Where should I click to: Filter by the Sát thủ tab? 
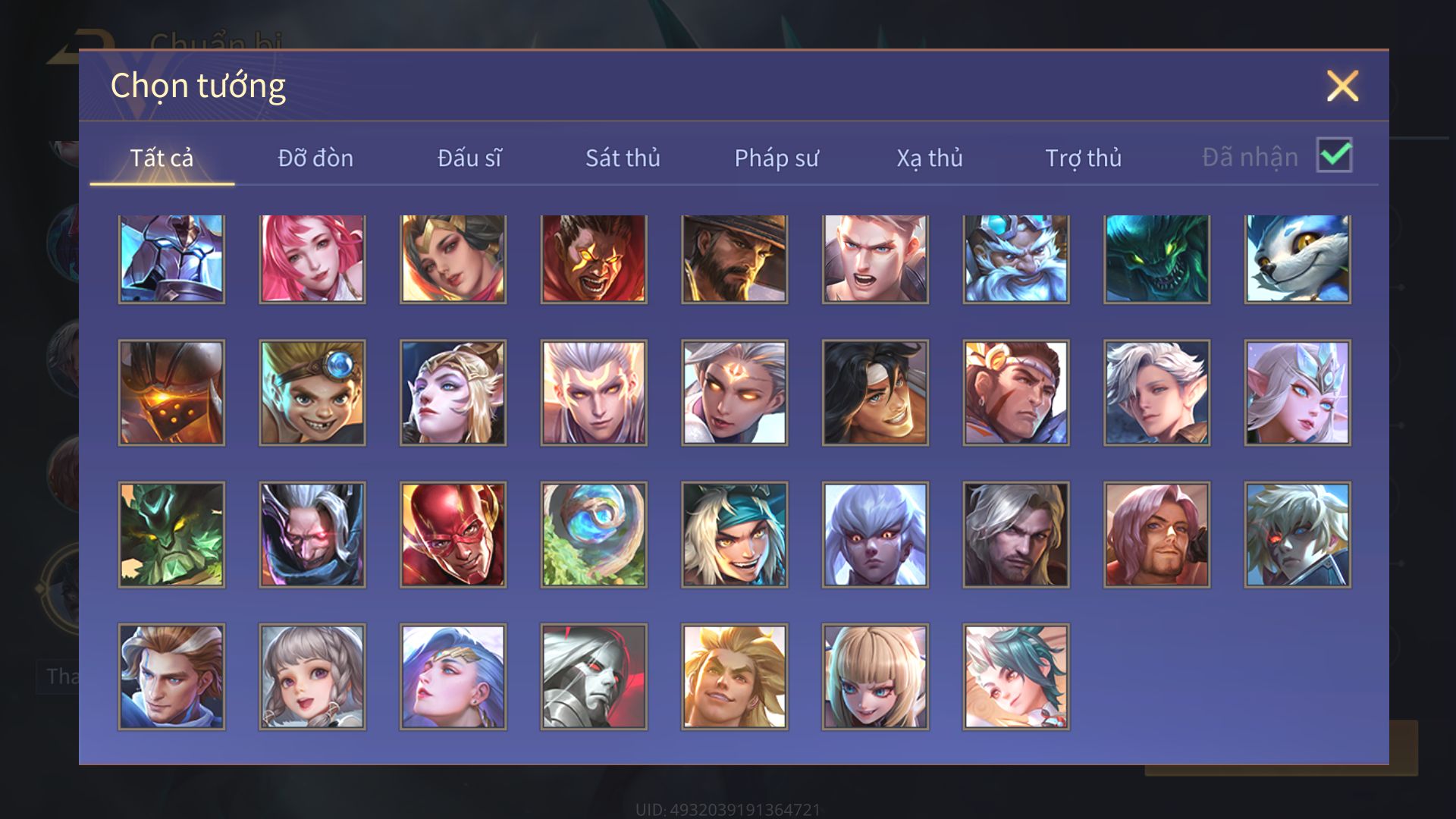pyautogui.click(x=623, y=158)
